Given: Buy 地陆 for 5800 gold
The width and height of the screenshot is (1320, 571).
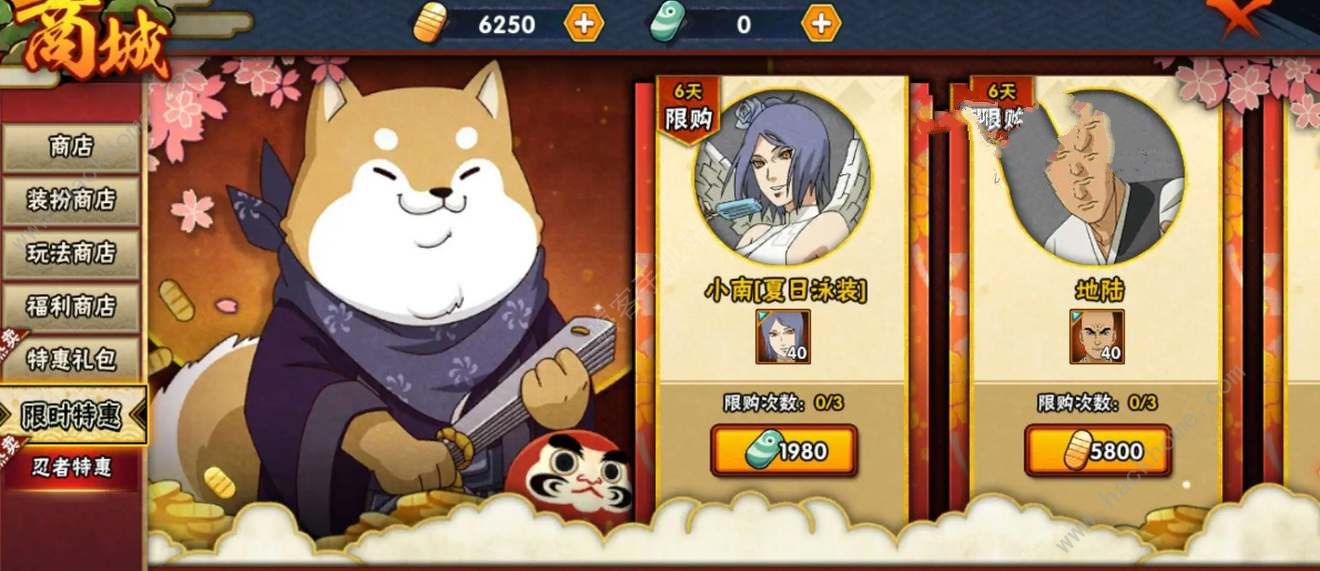Looking at the screenshot, I should [1097, 451].
